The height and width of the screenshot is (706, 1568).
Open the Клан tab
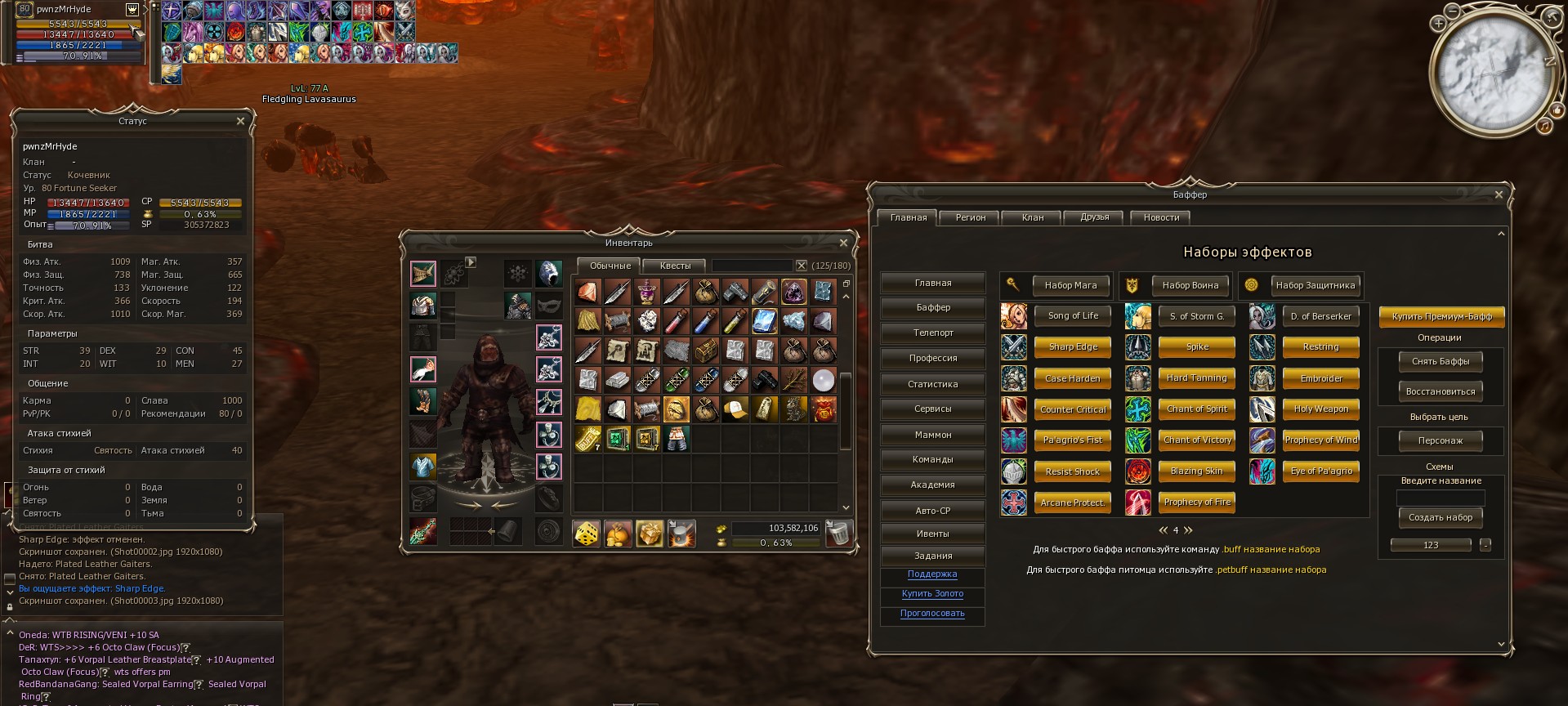[x=1033, y=217]
